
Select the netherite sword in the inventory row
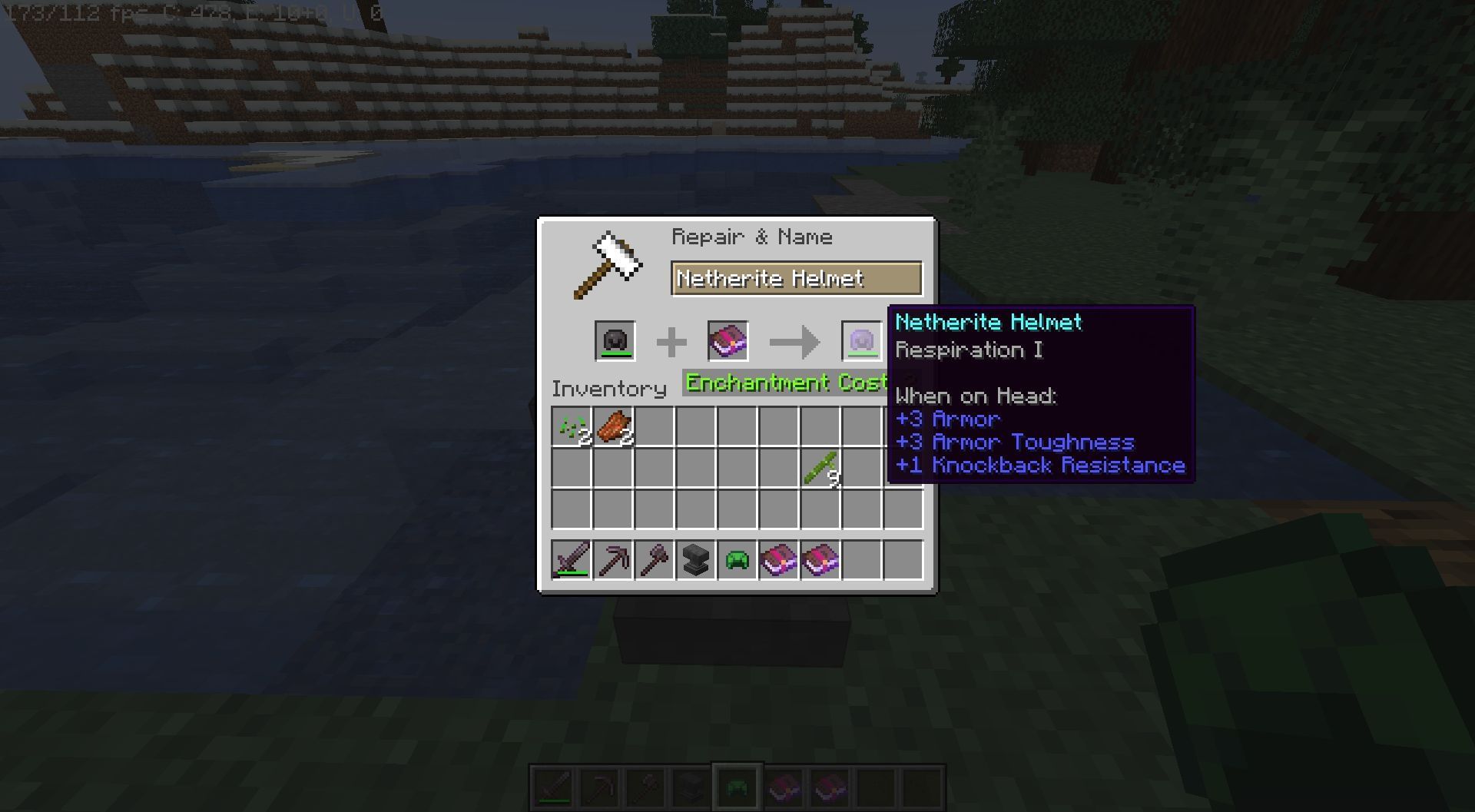point(572,560)
